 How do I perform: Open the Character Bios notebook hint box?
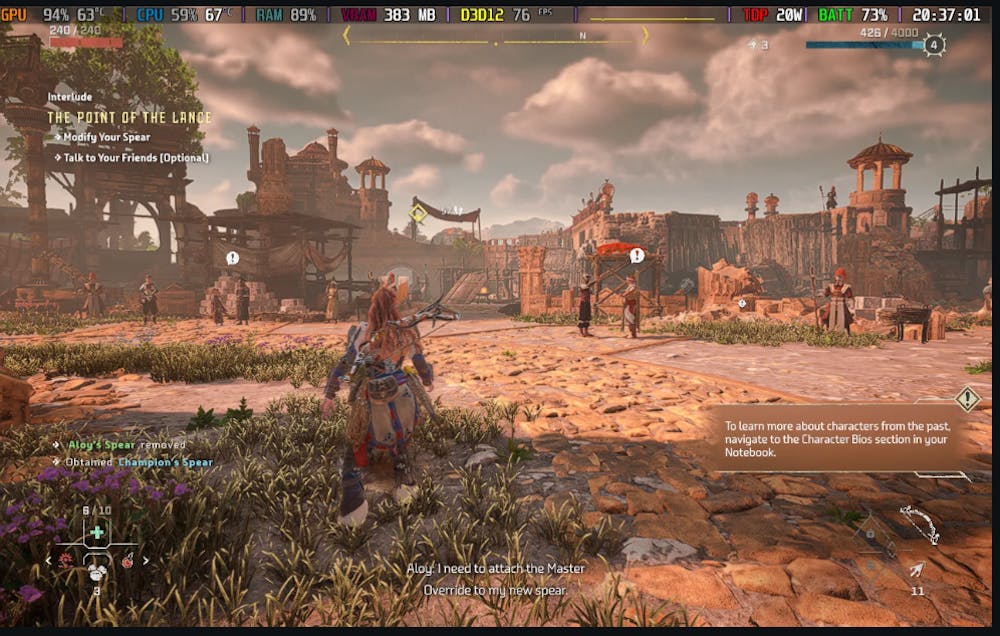pyautogui.click(x=840, y=438)
